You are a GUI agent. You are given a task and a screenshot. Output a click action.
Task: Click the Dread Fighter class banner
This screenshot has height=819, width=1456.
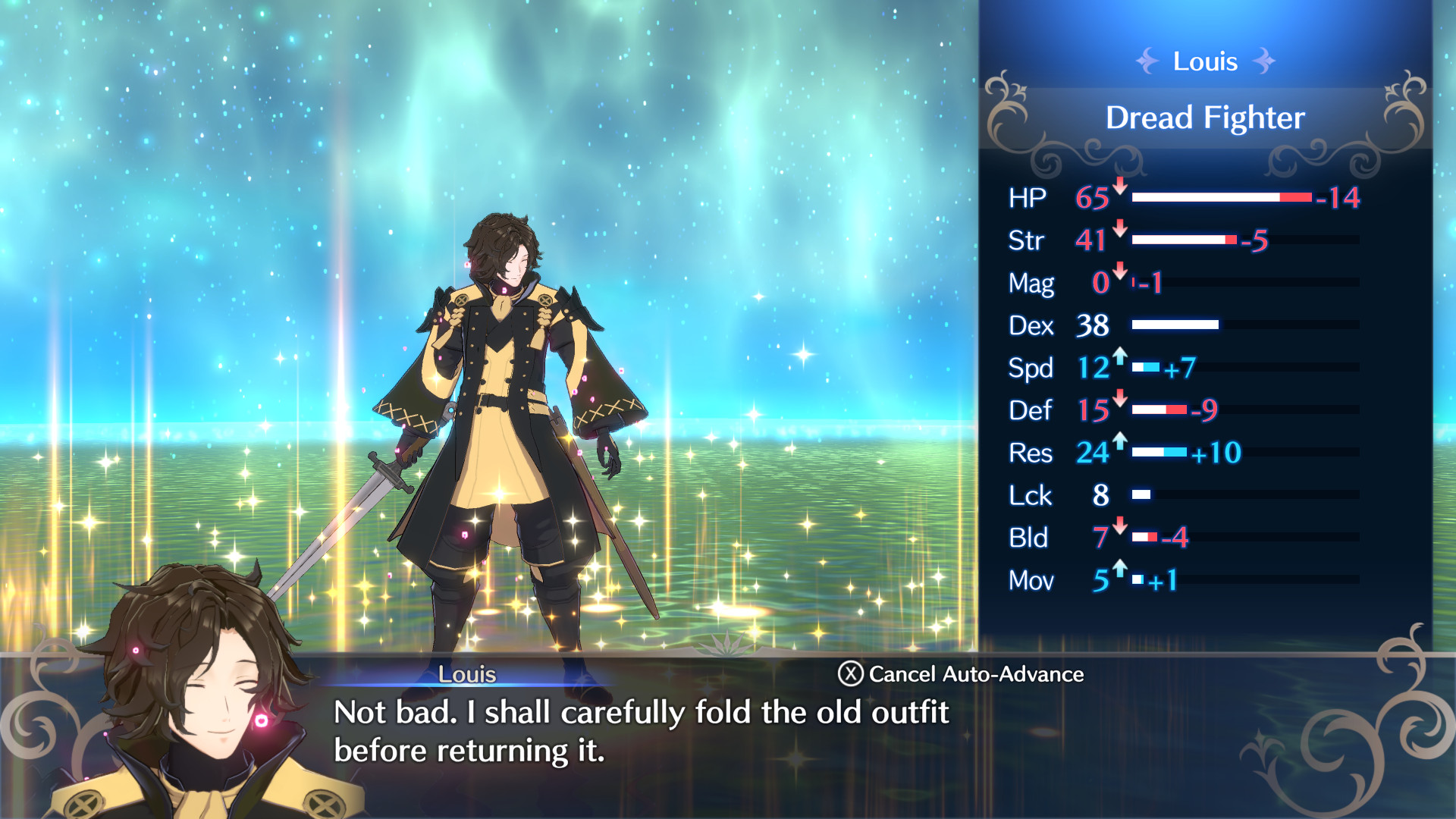(1204, 117)
